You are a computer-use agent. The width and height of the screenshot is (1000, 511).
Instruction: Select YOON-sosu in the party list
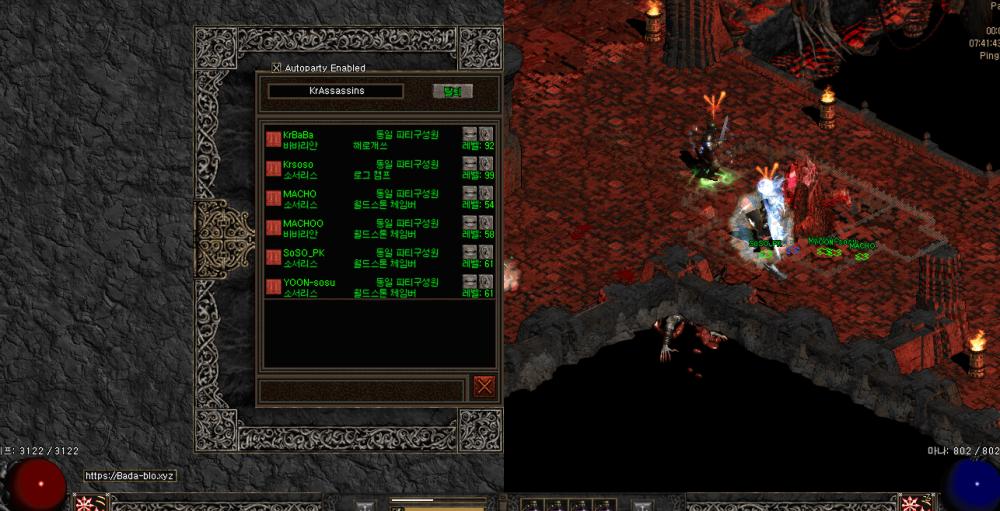click(x=308, y=283)
